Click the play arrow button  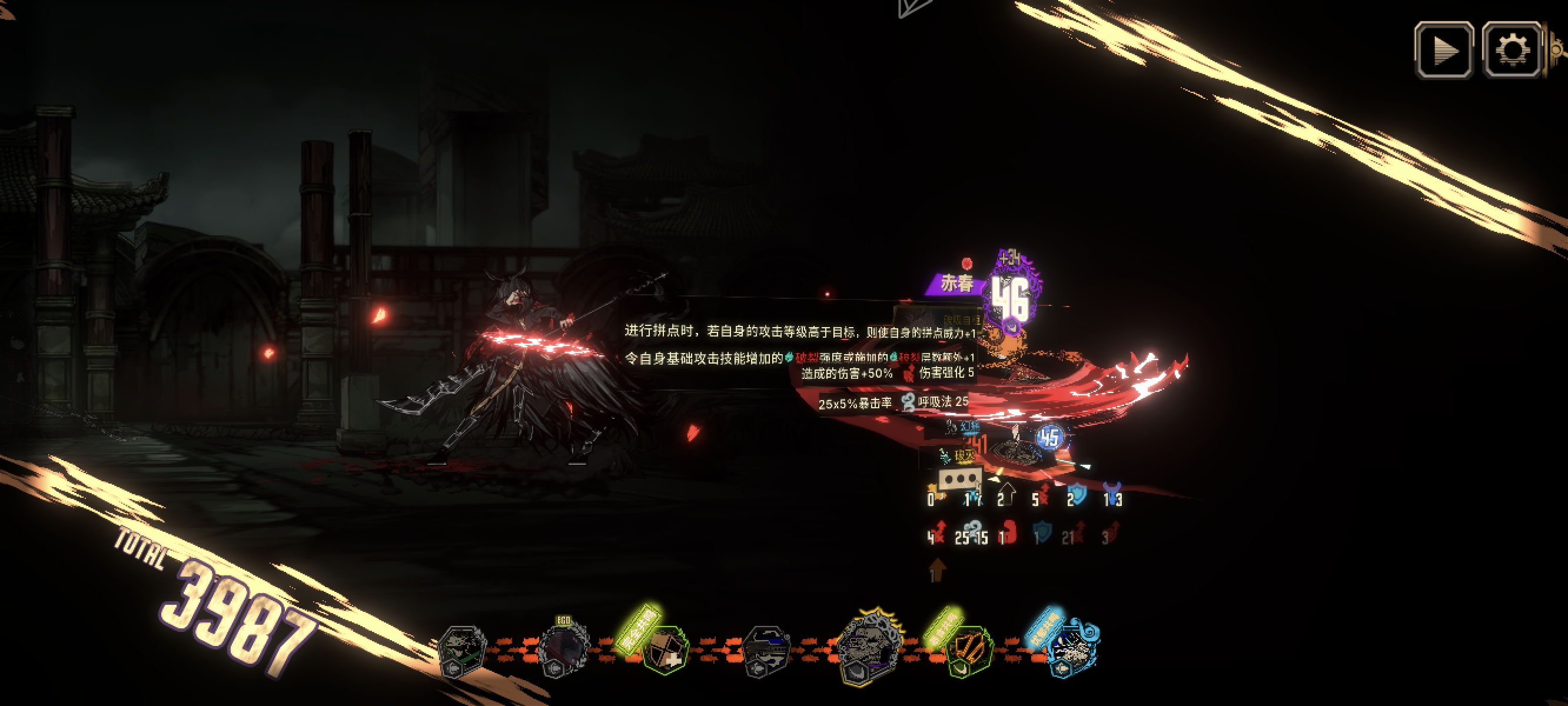click(1443, 51)
